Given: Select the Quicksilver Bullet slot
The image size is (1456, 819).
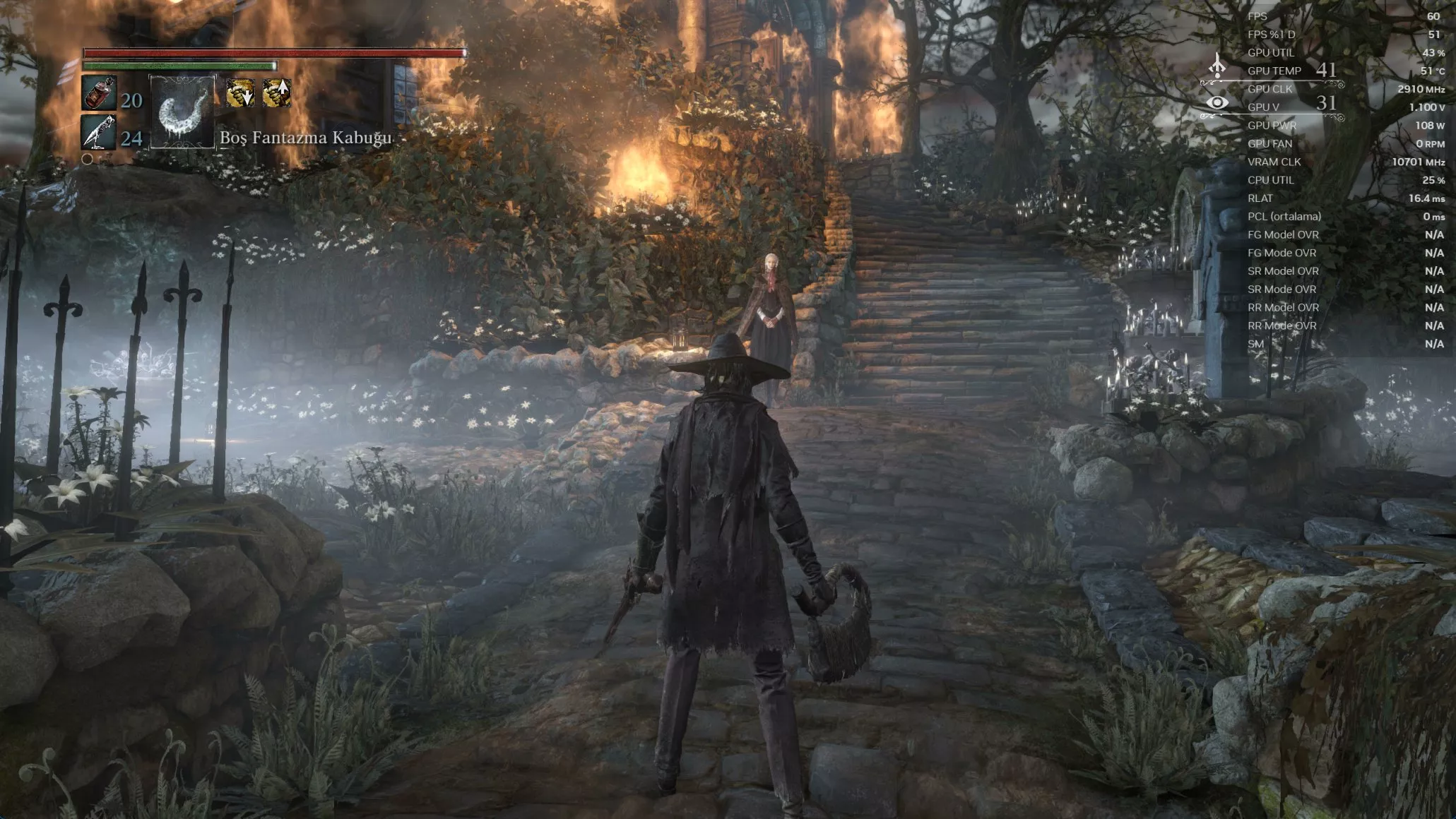Looking at the screenshot, I should click(98, 133).
